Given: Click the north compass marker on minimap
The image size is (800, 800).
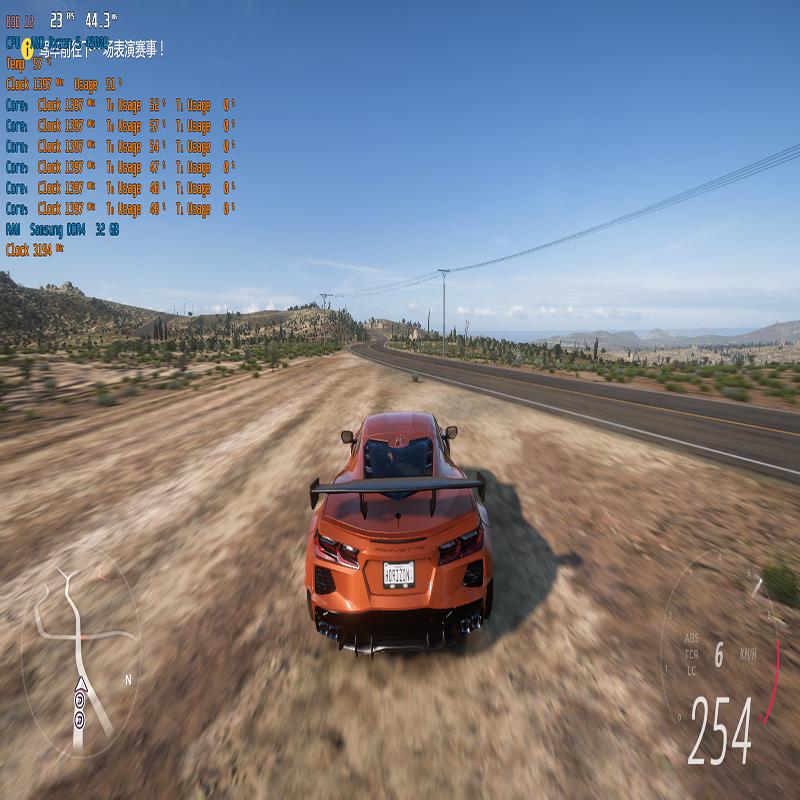Looking at the screenshot, I should pos(128,680).
